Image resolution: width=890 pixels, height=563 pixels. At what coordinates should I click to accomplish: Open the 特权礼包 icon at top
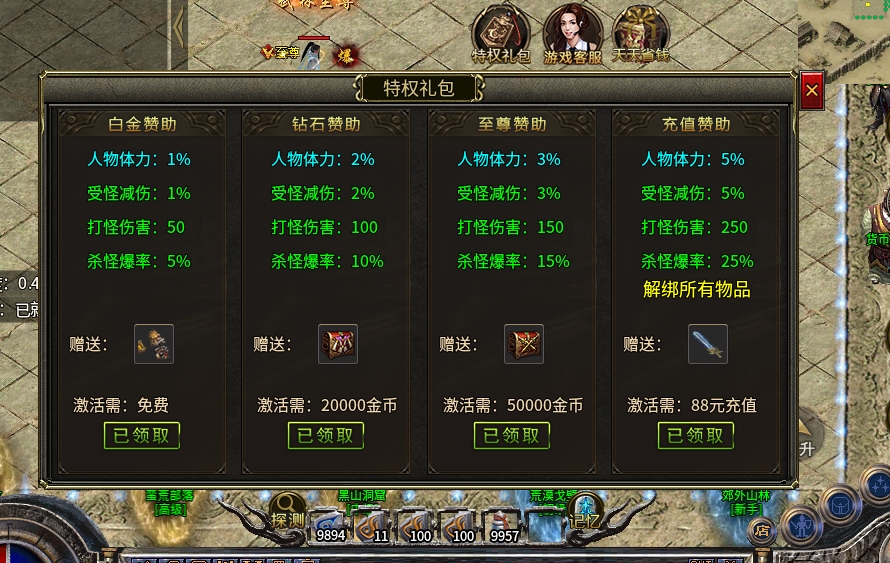tap(501, 35)
